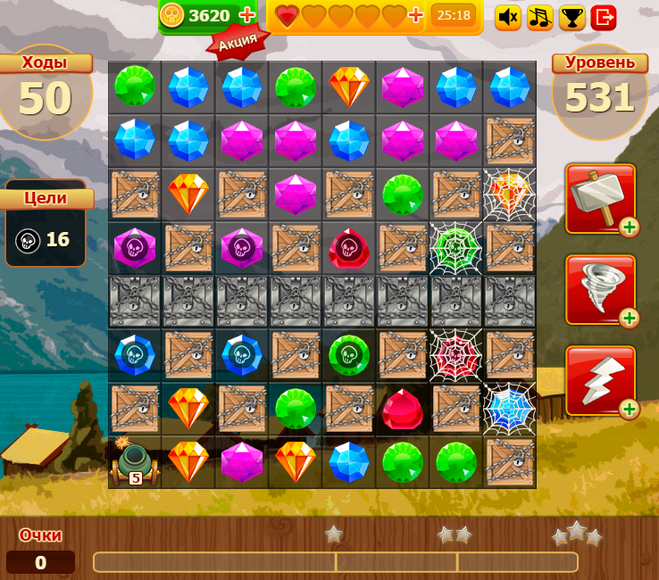Activate the lightning bolt booster
659x580 pixels.
point(600,380)
